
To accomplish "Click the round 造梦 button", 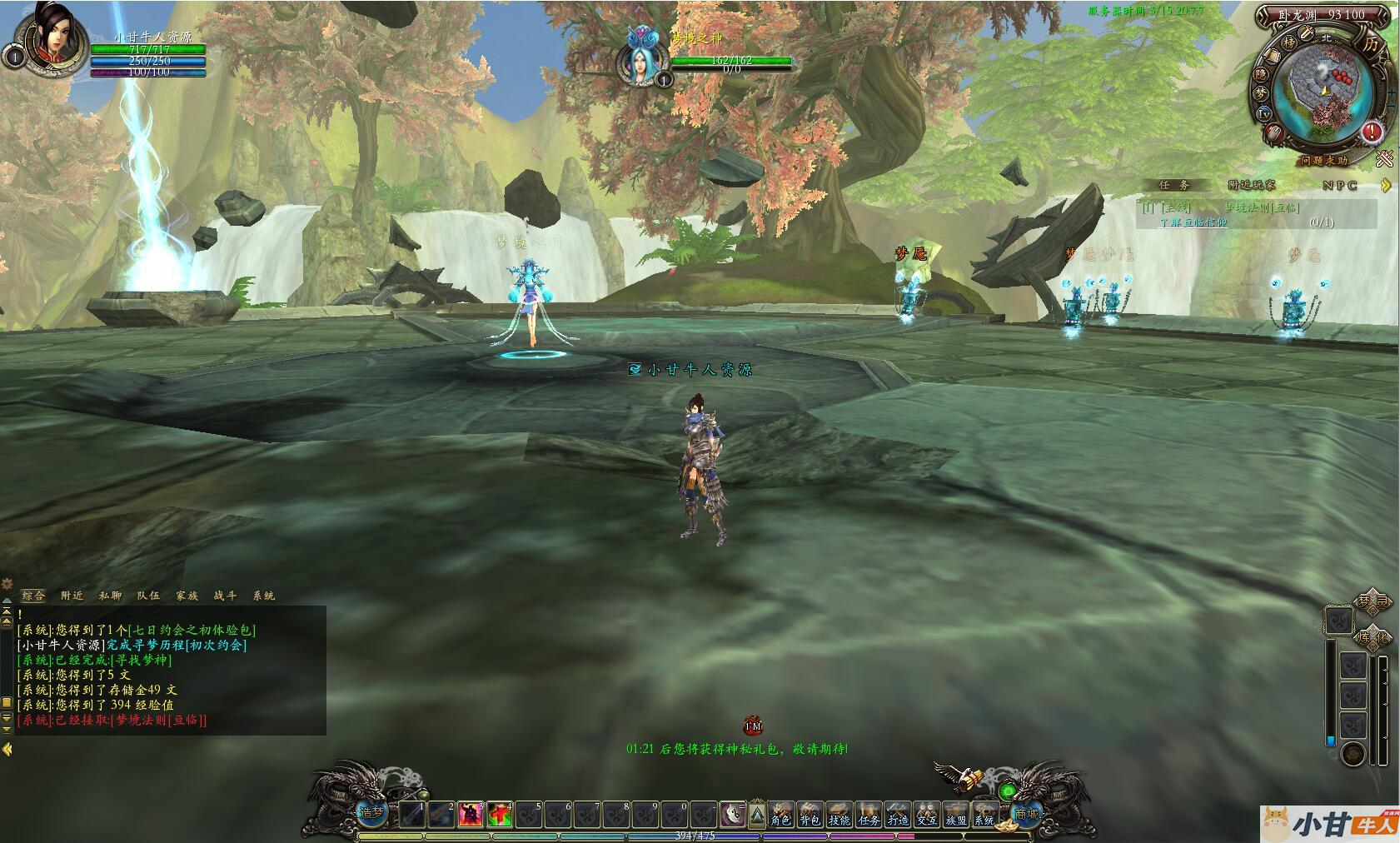I will (371, 812).
